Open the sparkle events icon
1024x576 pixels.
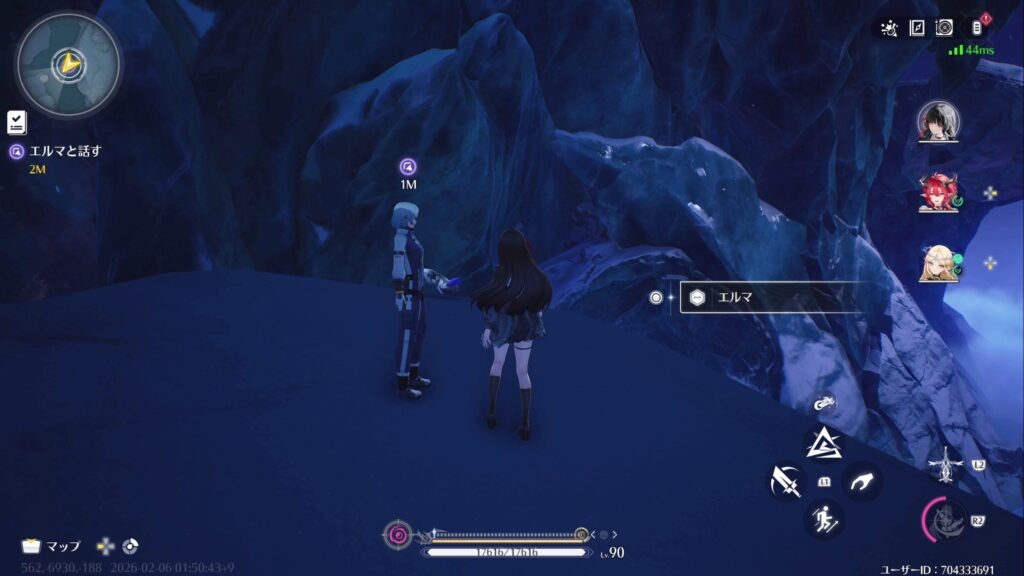pyautogui.click(x=889, y=28)
